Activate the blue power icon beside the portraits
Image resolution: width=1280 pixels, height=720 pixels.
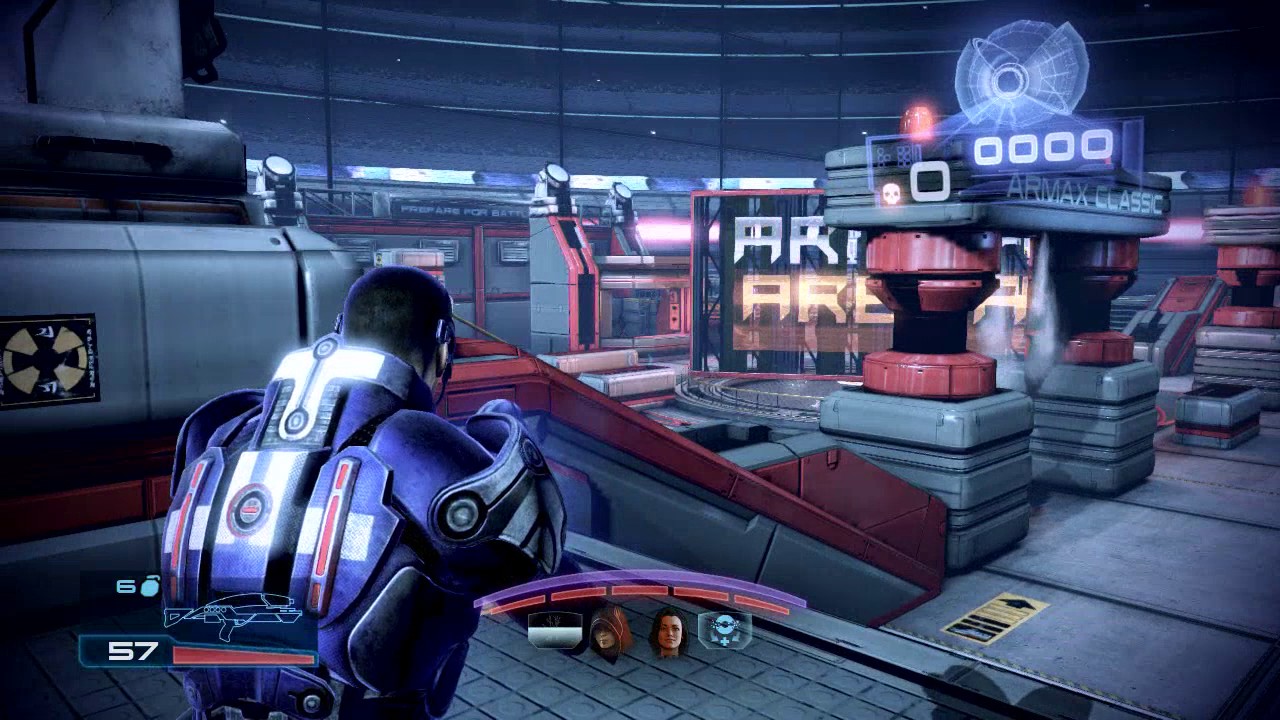(724, 629)
